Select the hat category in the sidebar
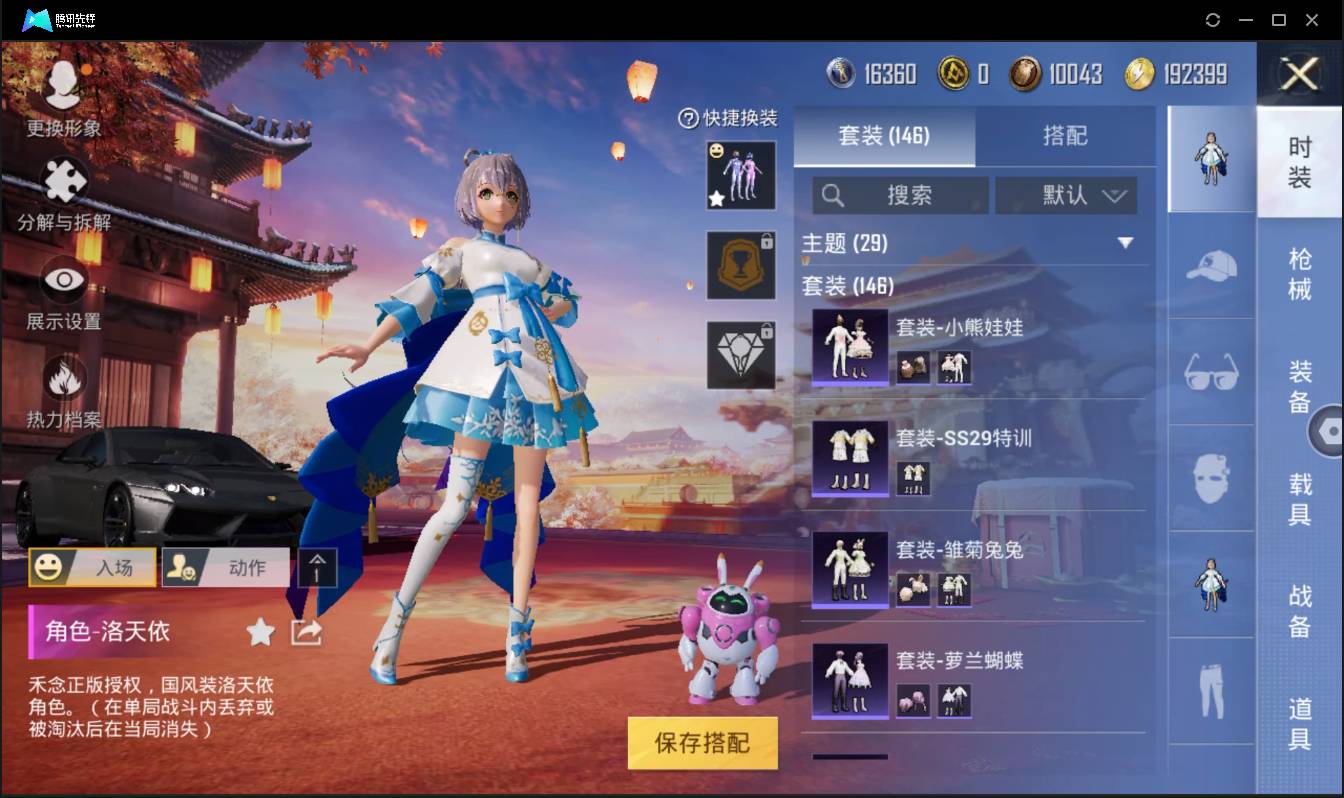The width and height of the screenshot is (1344, 798). tap(1210, 266)
